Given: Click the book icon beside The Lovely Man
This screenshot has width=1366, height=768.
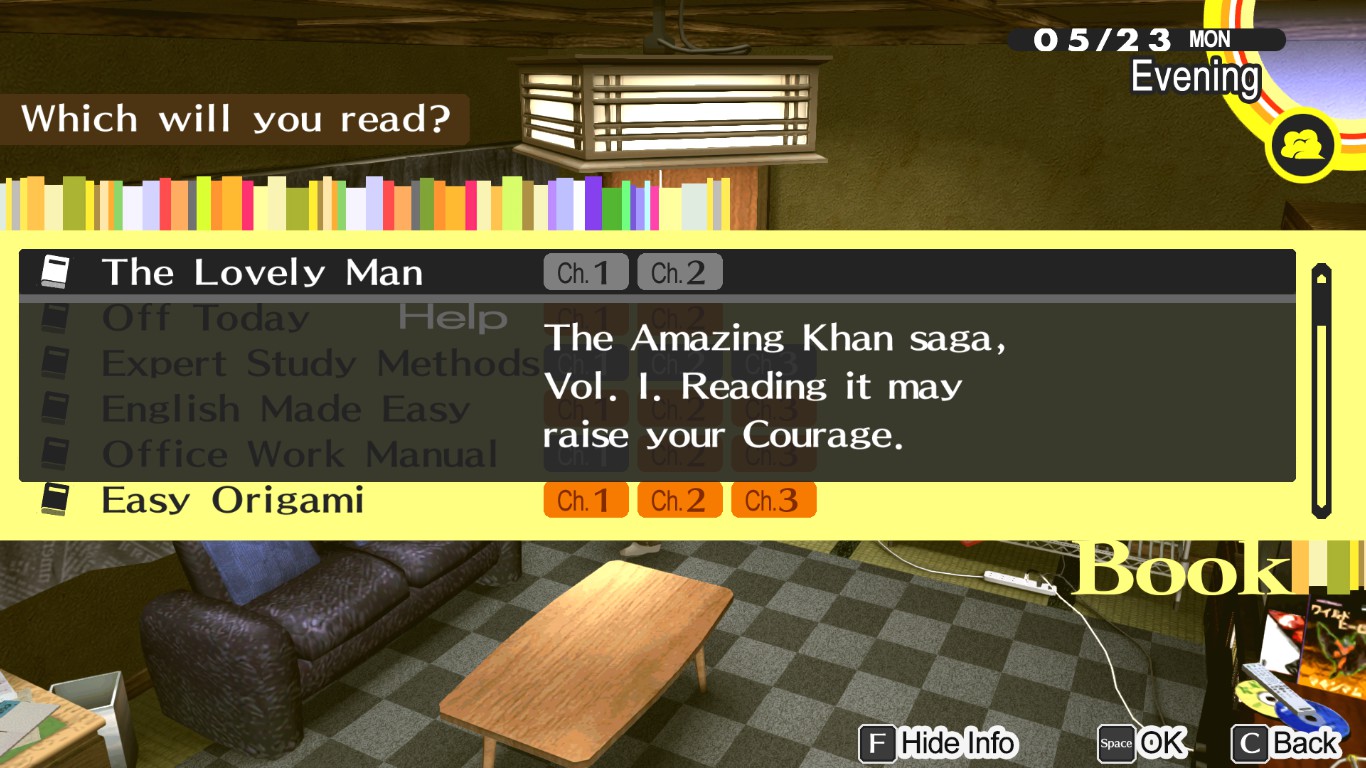Looking at the screenshot, I should [x=57, y=270].
